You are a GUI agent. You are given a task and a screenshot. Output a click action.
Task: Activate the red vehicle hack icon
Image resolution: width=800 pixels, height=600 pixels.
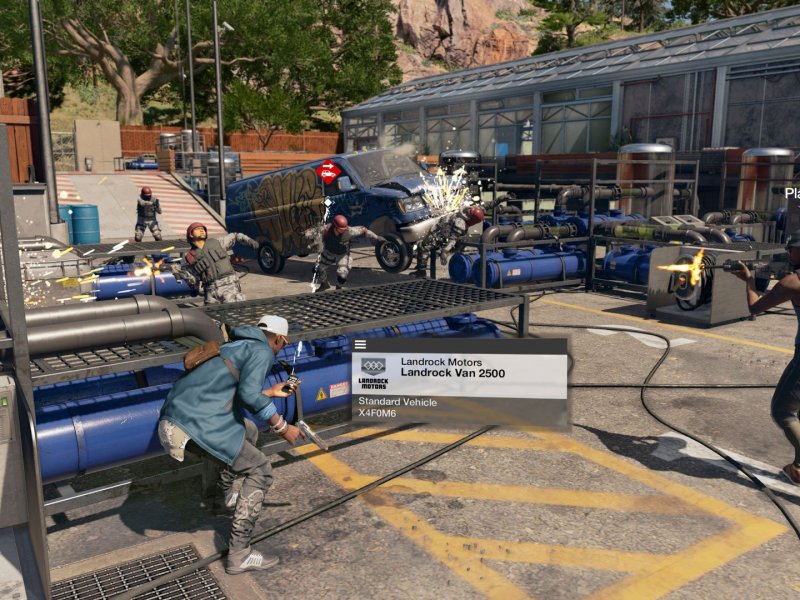pos(328,172)
